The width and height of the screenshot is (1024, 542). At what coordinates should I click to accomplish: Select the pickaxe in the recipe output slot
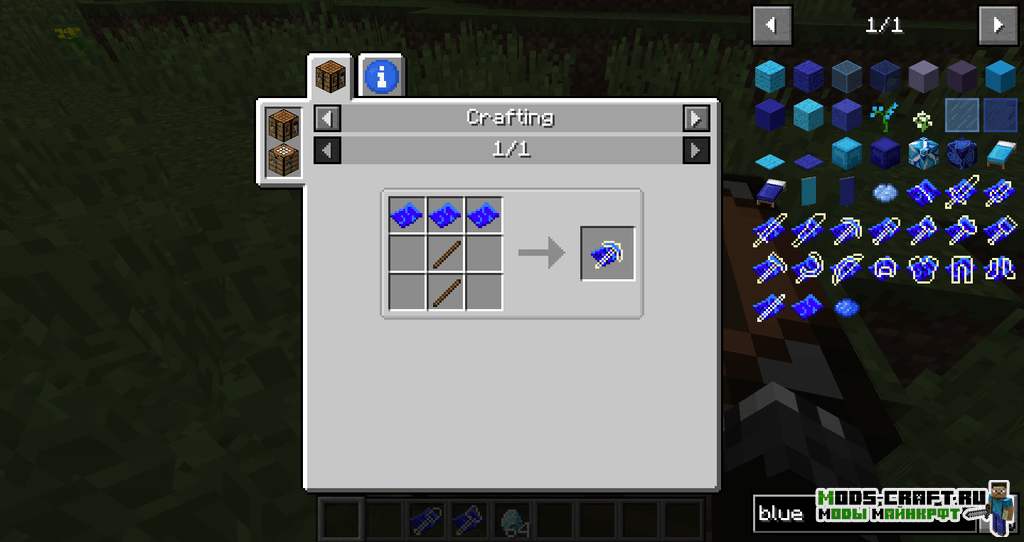point(608,254)
